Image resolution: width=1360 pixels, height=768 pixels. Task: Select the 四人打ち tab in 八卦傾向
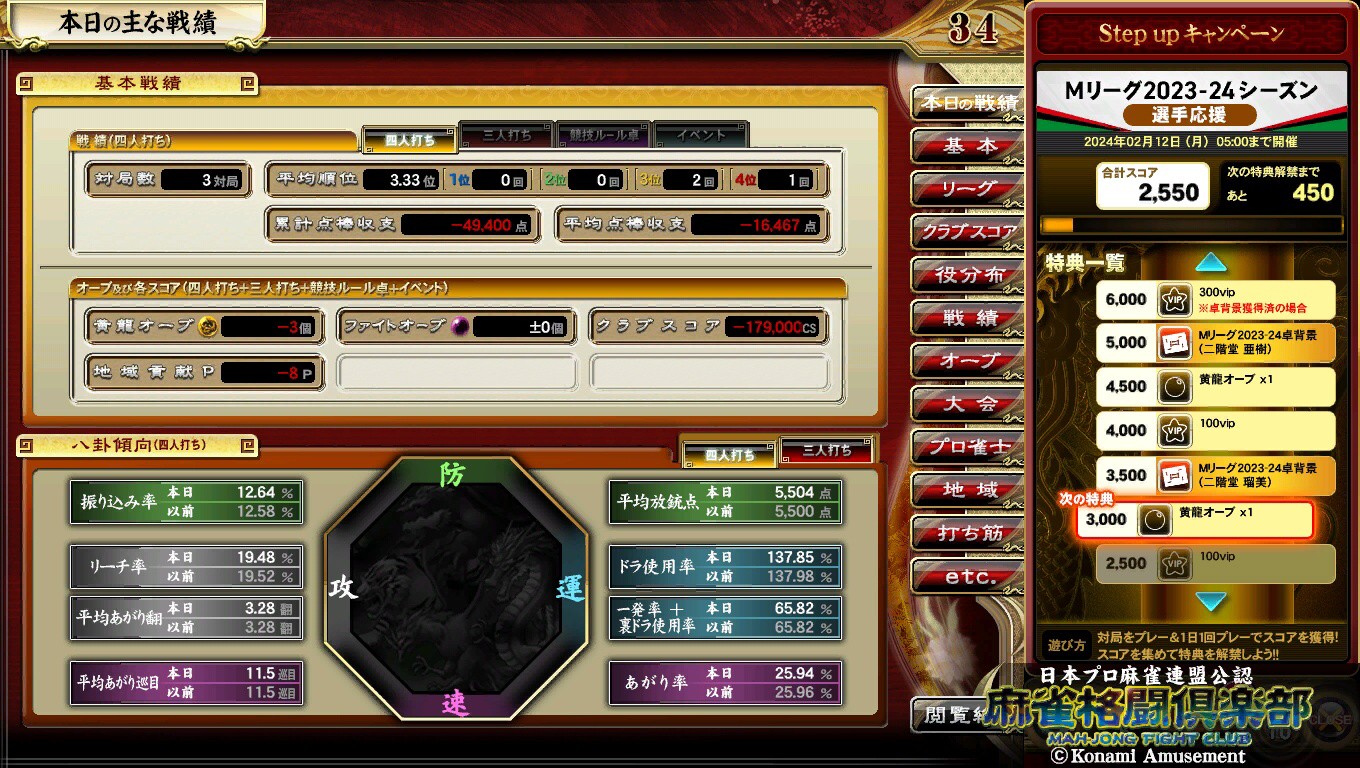[x=729, y=454]
